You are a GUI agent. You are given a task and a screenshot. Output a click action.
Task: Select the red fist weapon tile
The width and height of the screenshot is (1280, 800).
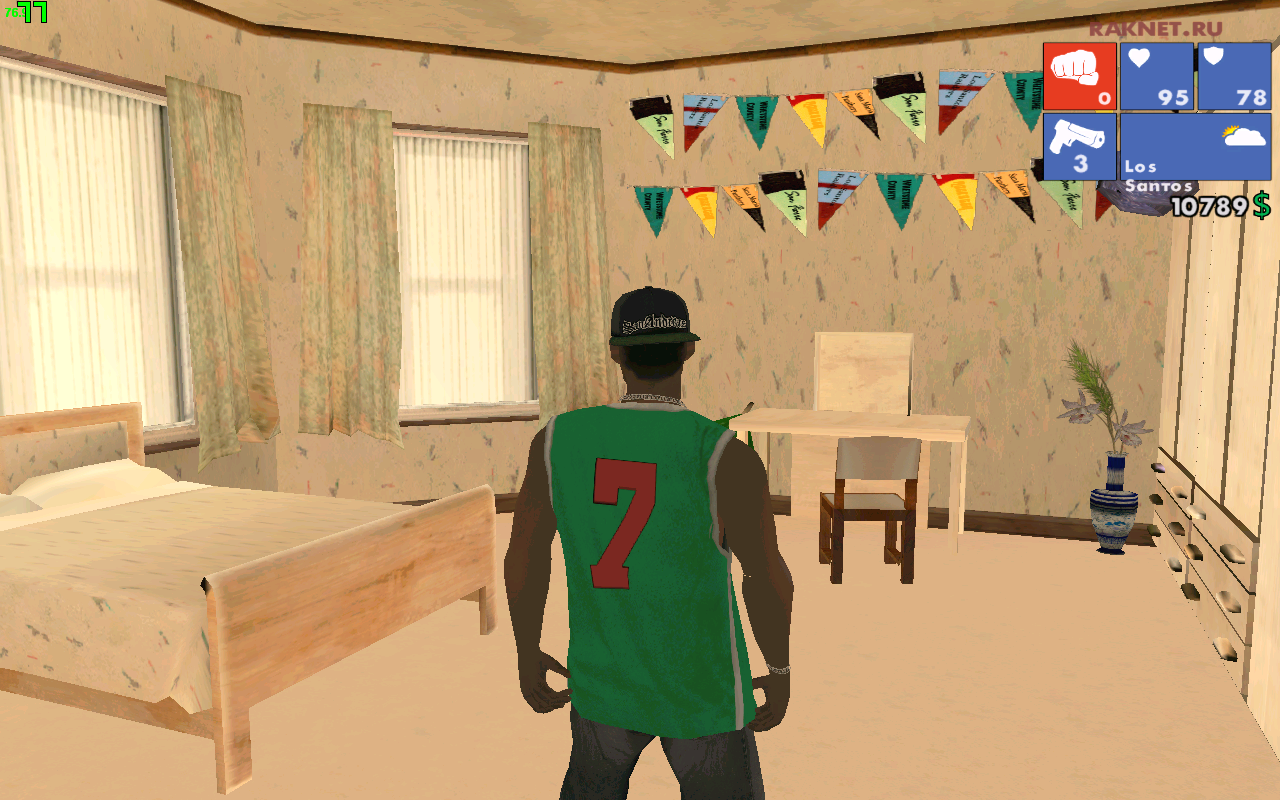1080,76
